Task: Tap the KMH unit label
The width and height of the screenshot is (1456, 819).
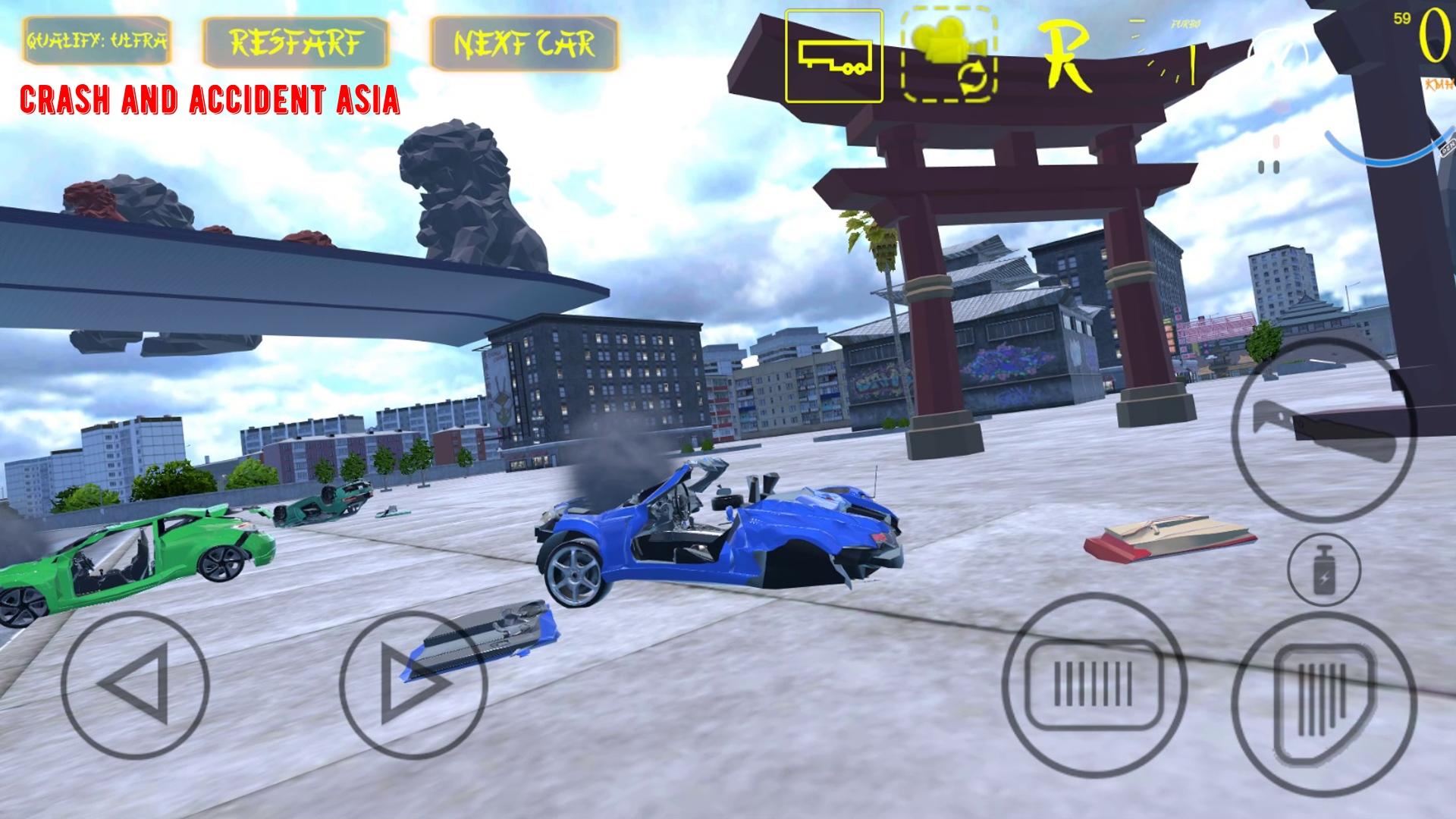Action: click(1439, 85)
